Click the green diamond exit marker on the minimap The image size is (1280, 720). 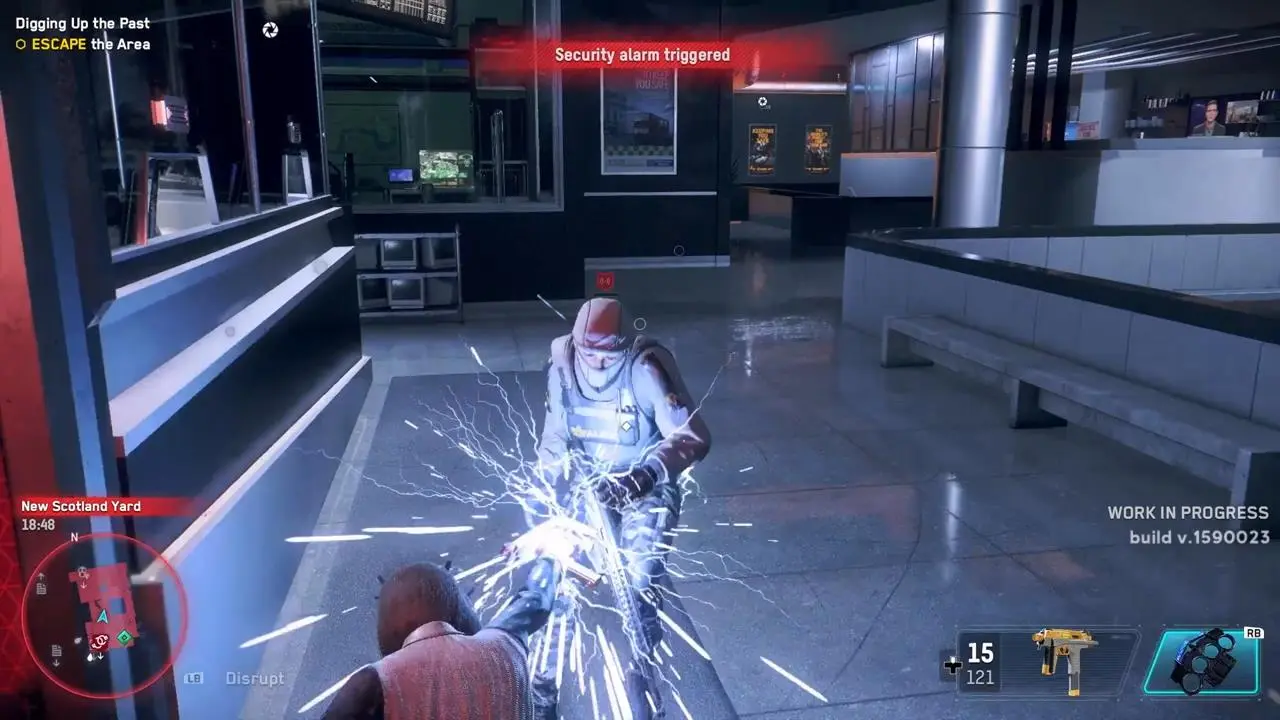click(x=124, y=638)
